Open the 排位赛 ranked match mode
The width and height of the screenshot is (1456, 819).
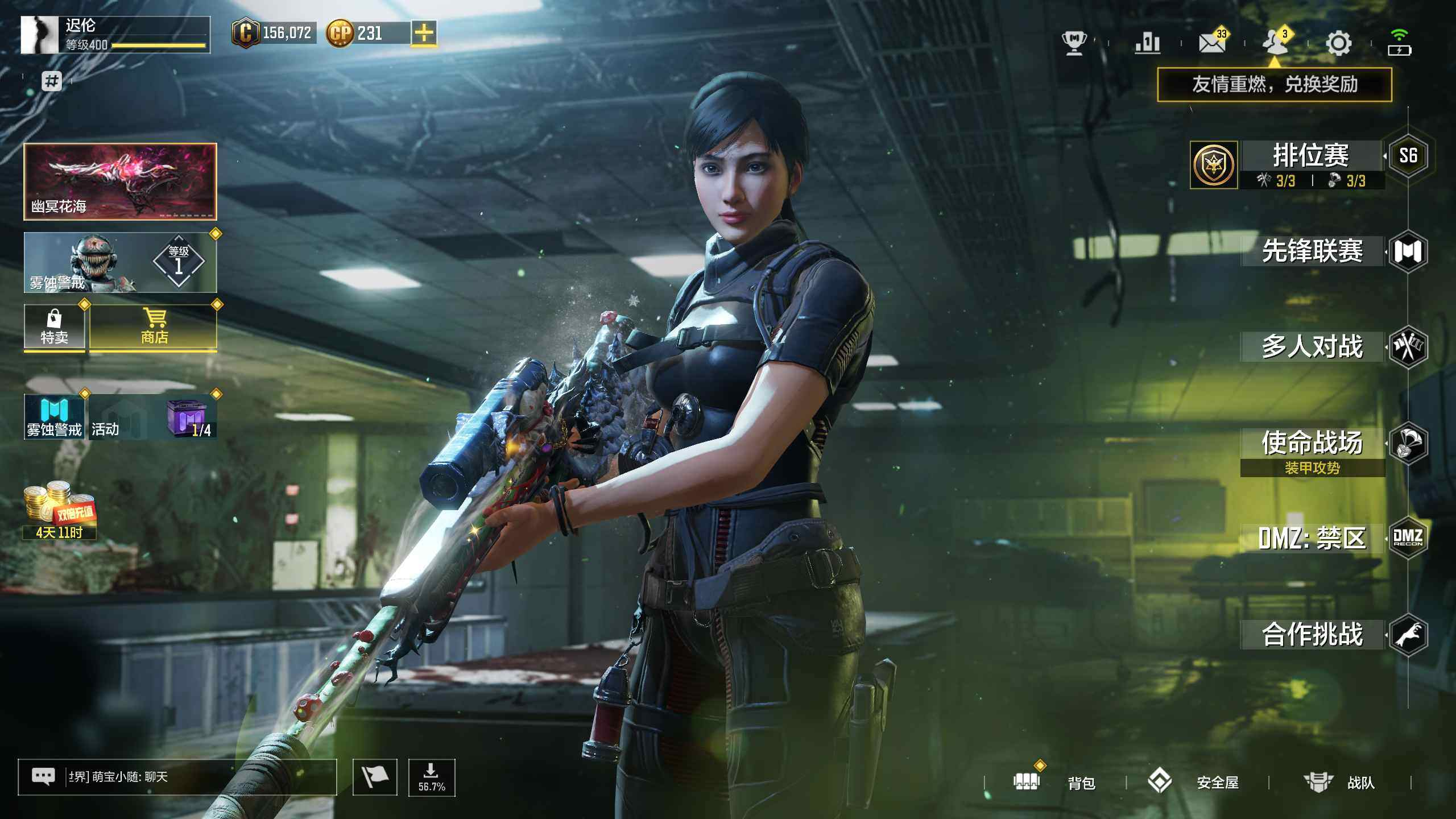pyautogui.click(x=1311, y=156)
